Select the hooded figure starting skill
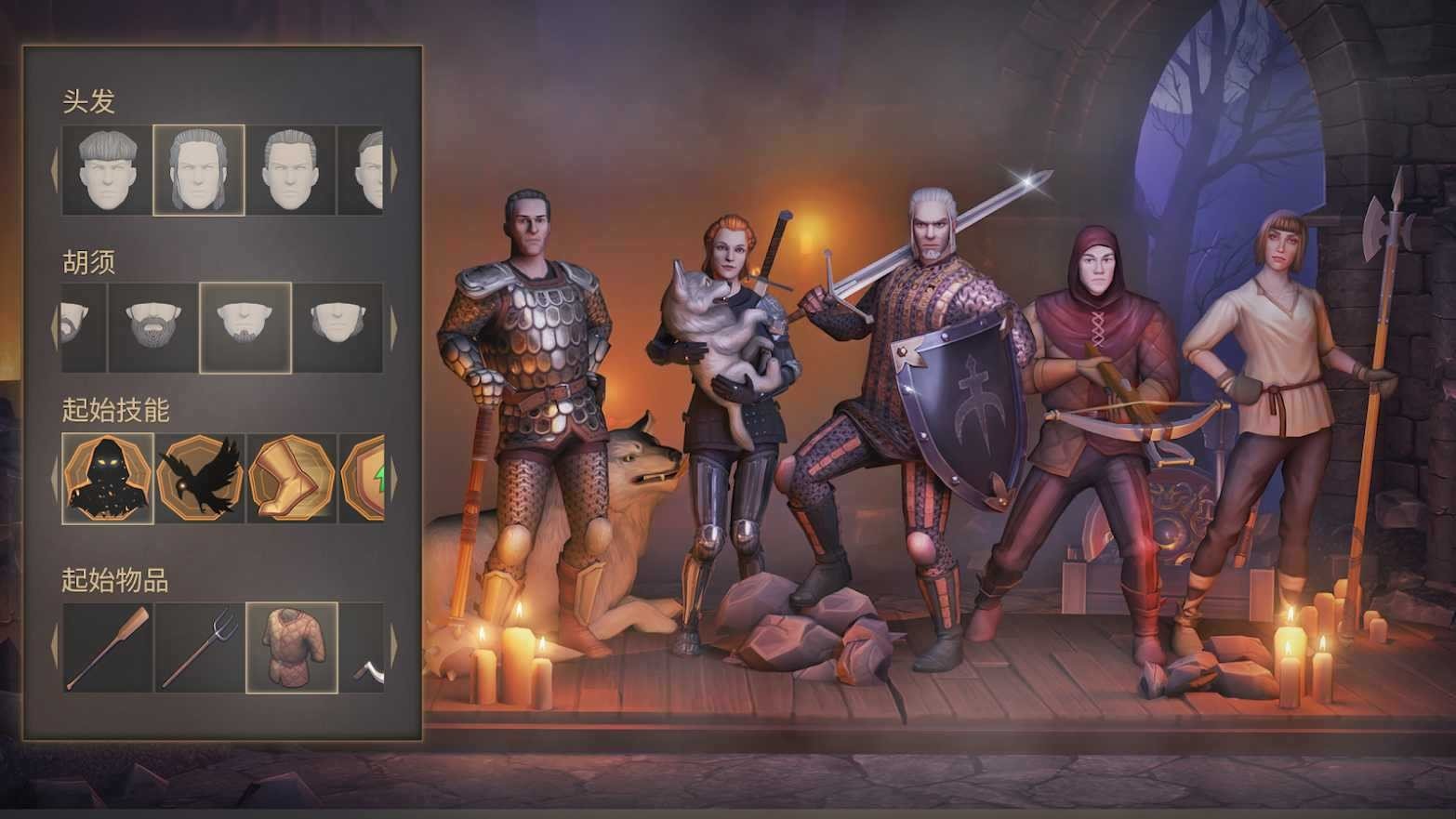Viewport: 1456px width, 819px height. click(107, 478)
